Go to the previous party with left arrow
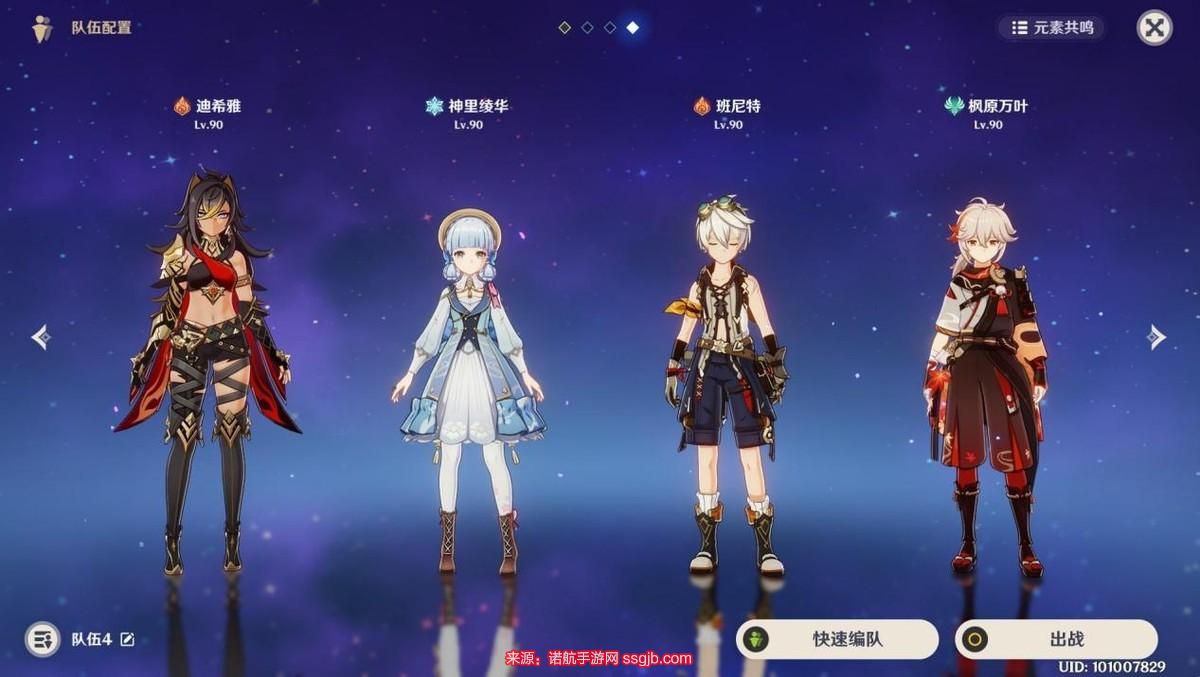 tap(41, 337)
